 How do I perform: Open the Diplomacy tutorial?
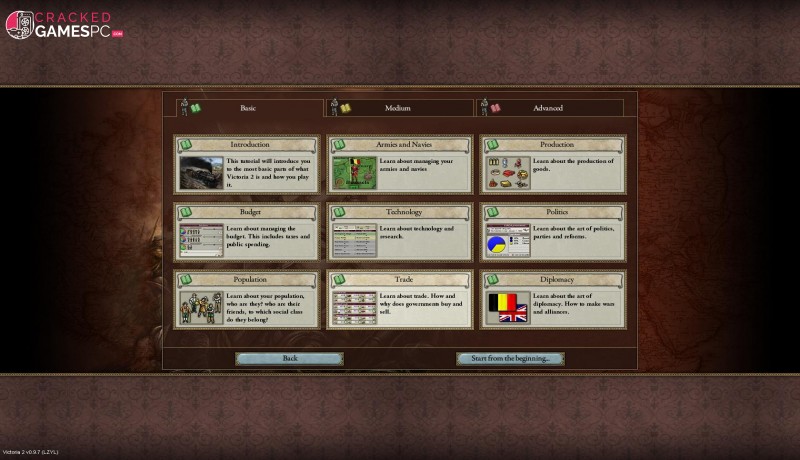[x=553, y=300]
